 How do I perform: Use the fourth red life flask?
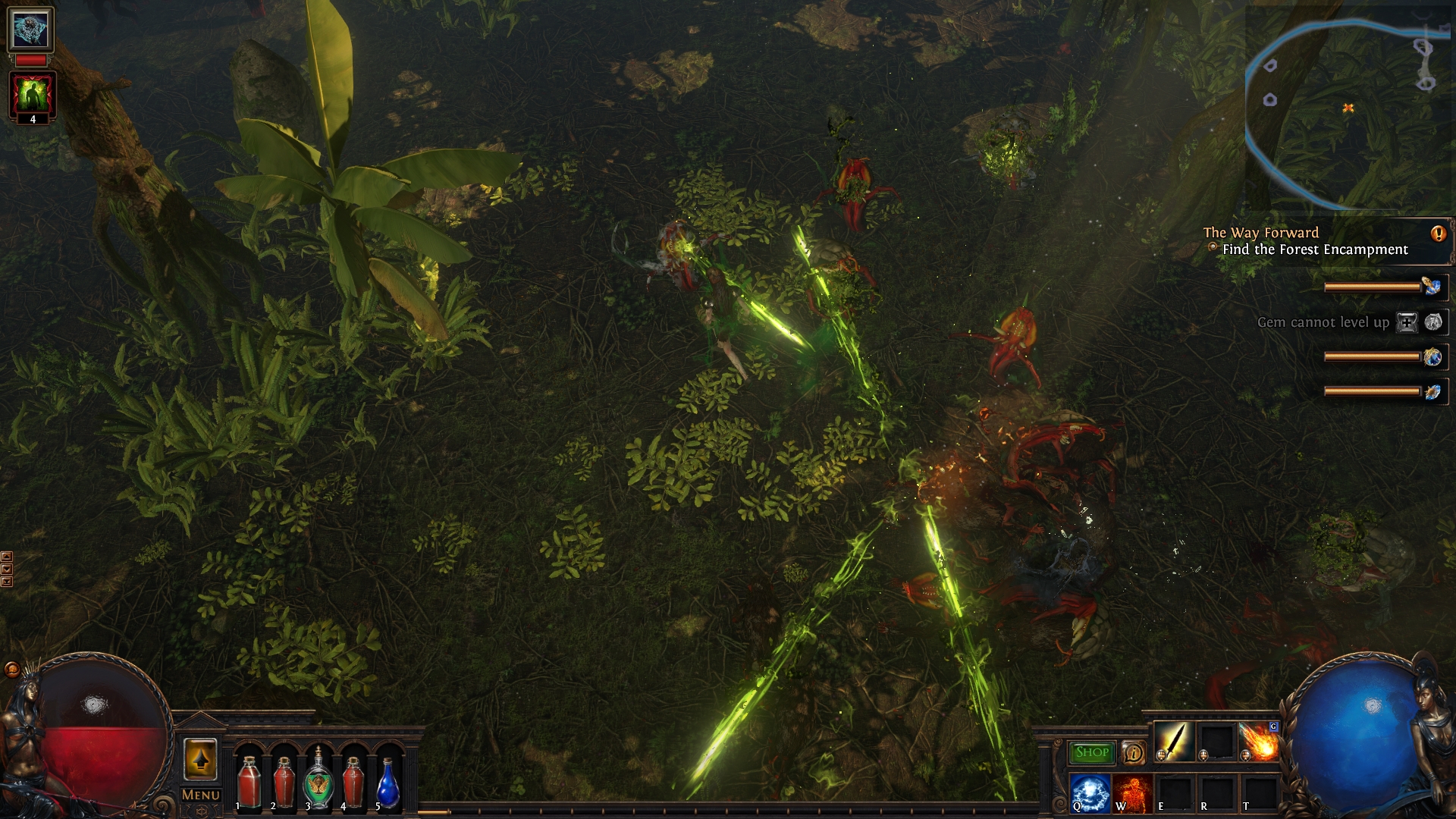(x=353, y=781)
